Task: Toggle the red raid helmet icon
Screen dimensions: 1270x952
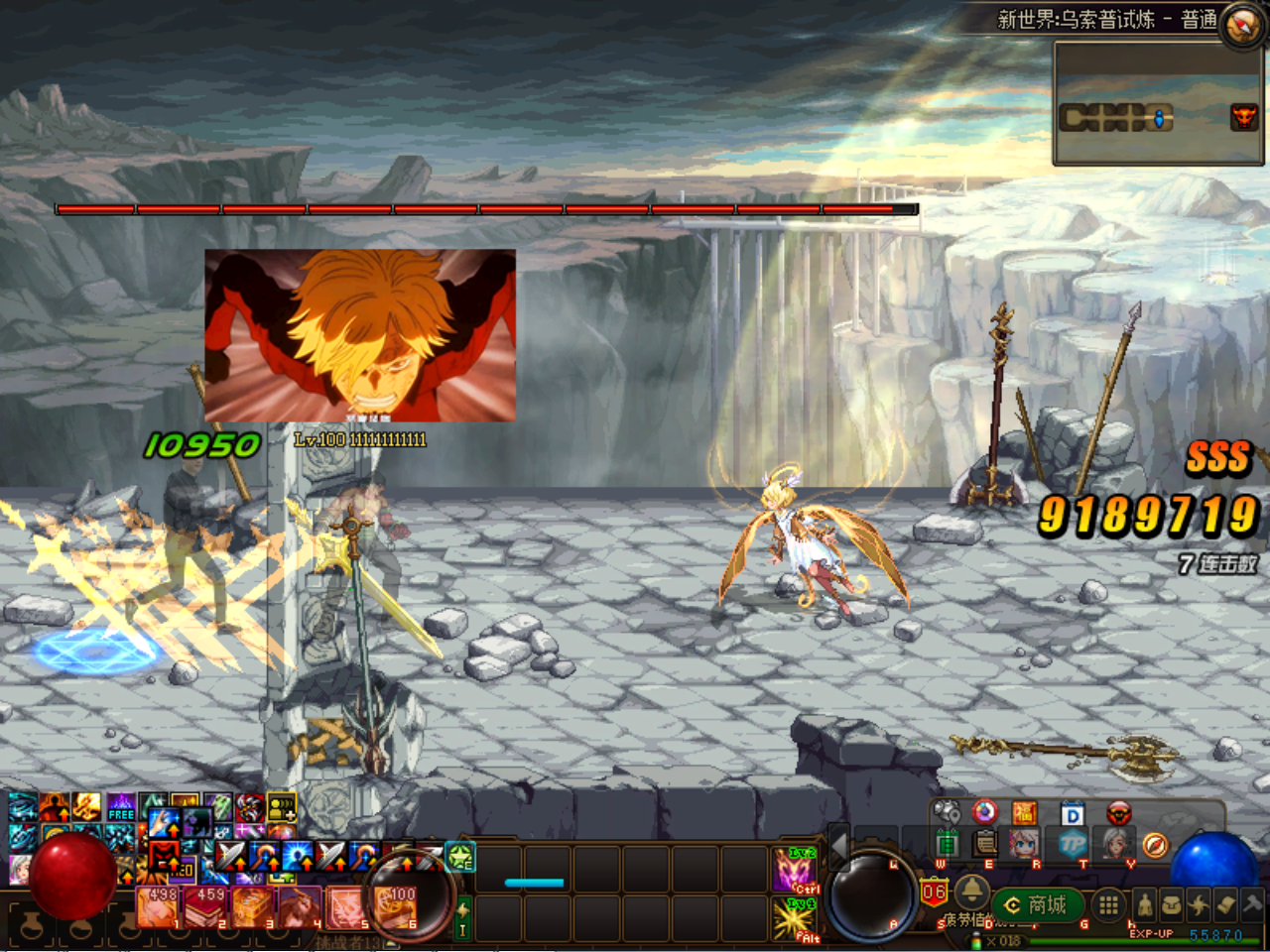Action: [x=1117, y=813]
